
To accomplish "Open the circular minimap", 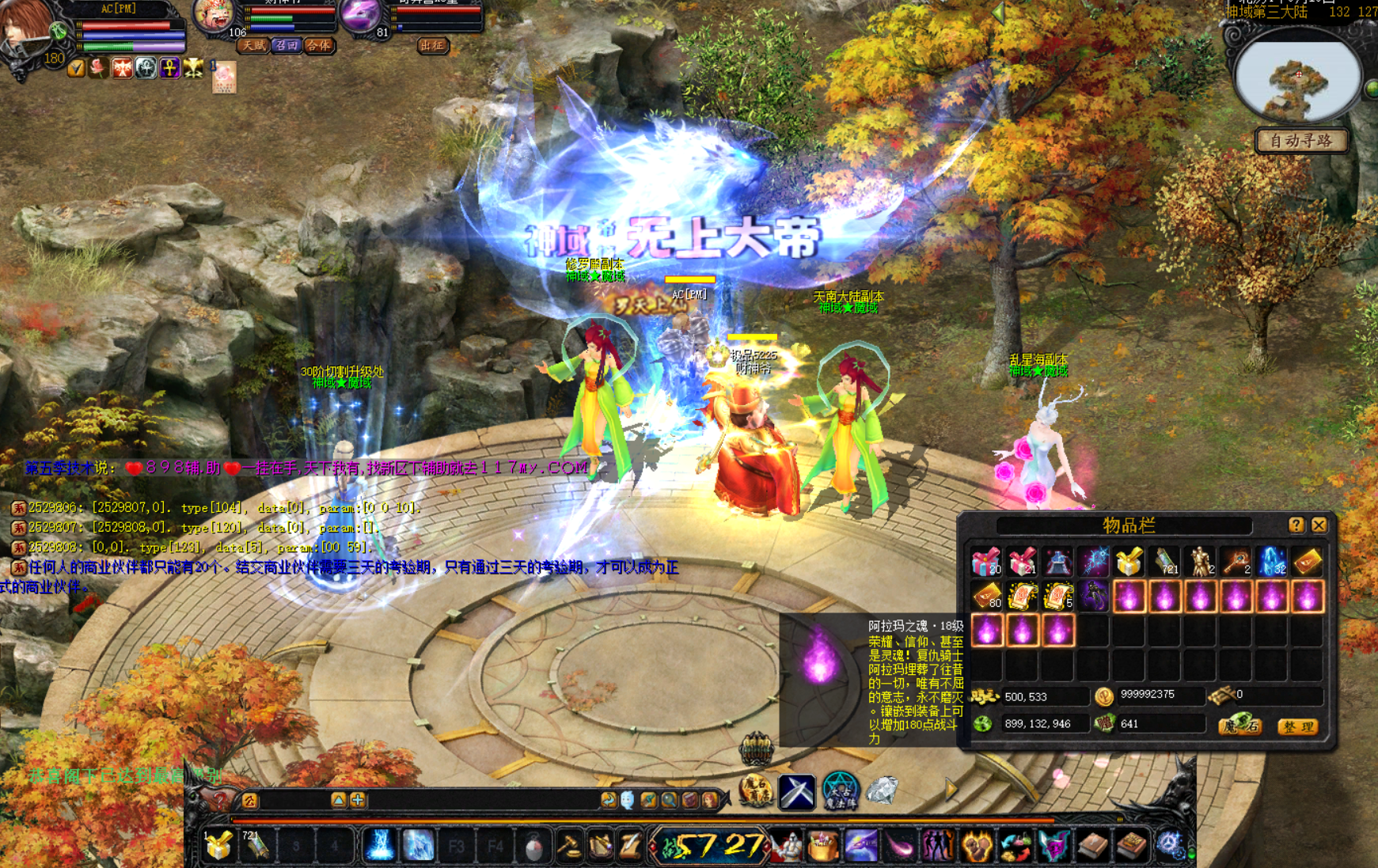I will point(1296,81).
